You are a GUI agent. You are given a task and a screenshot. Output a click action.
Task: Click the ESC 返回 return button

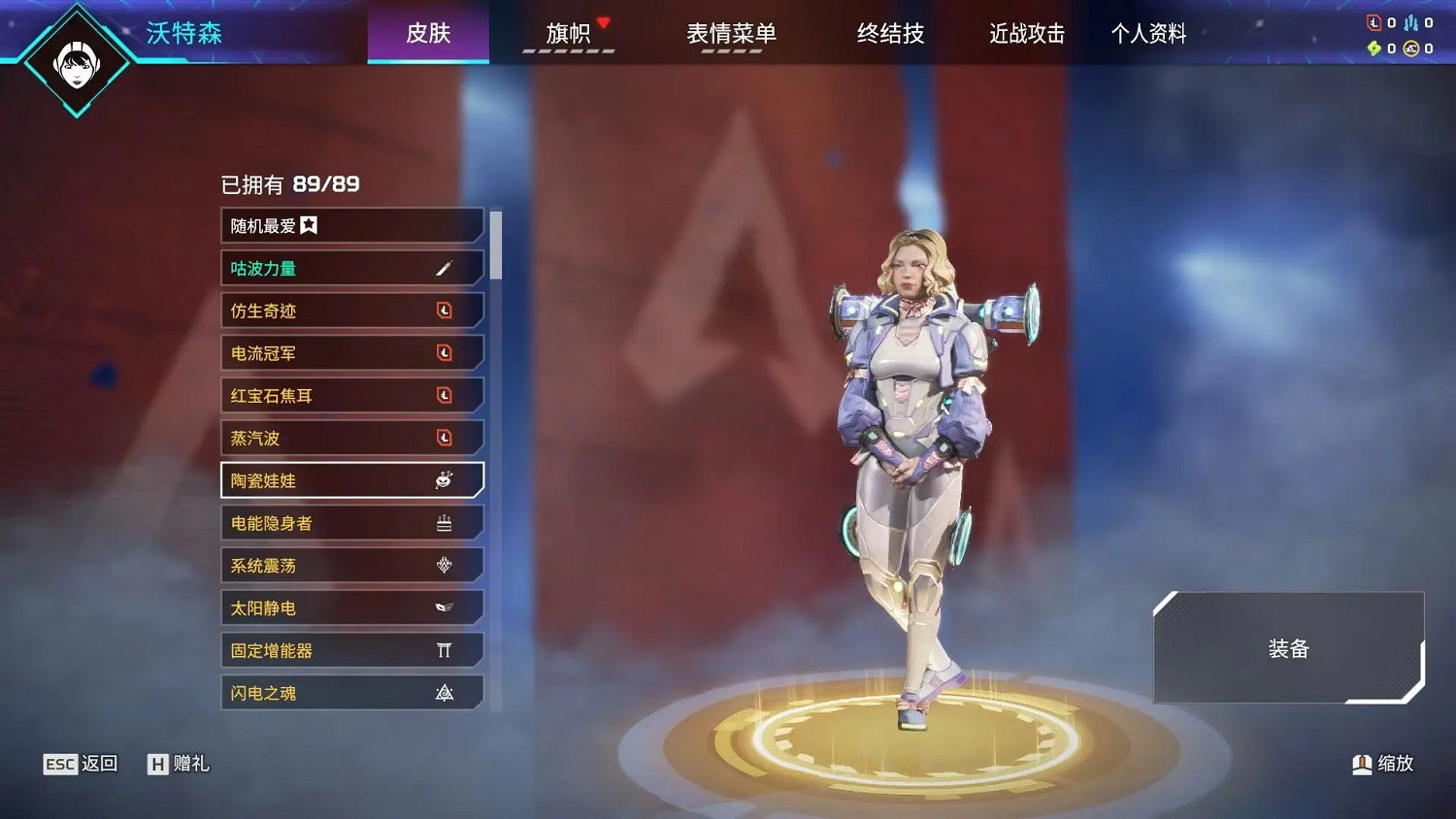[81, 764]
